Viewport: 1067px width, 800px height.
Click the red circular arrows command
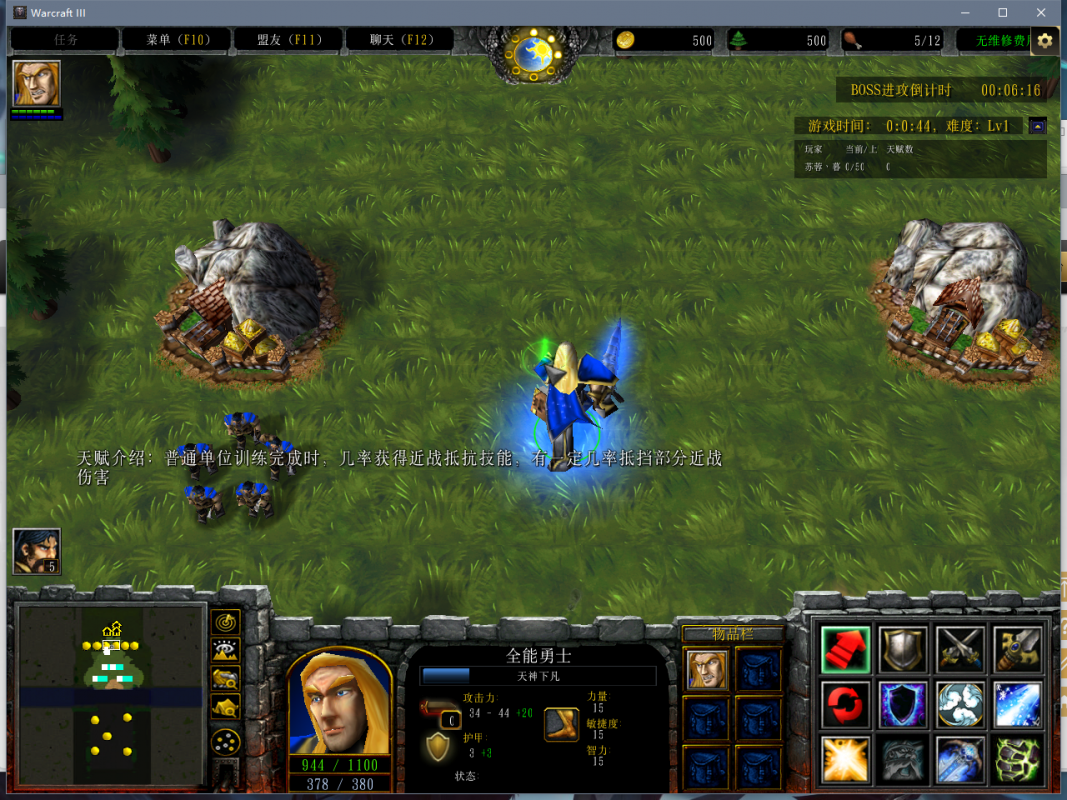pyautogui.click(x=846, y=704)
